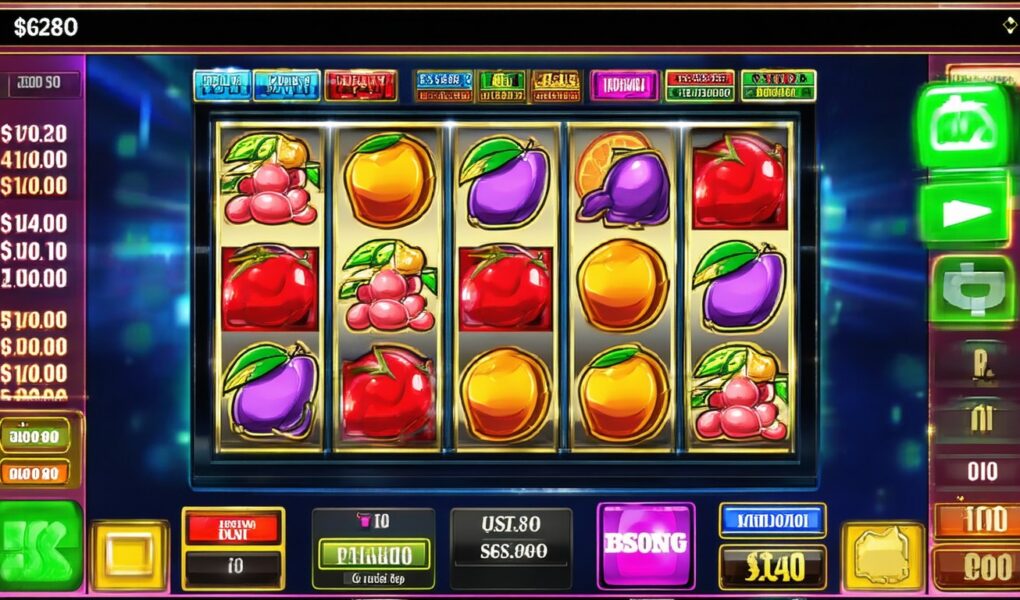
Task: Spin the reels with the green arrow button
Action: click(964, 213)
